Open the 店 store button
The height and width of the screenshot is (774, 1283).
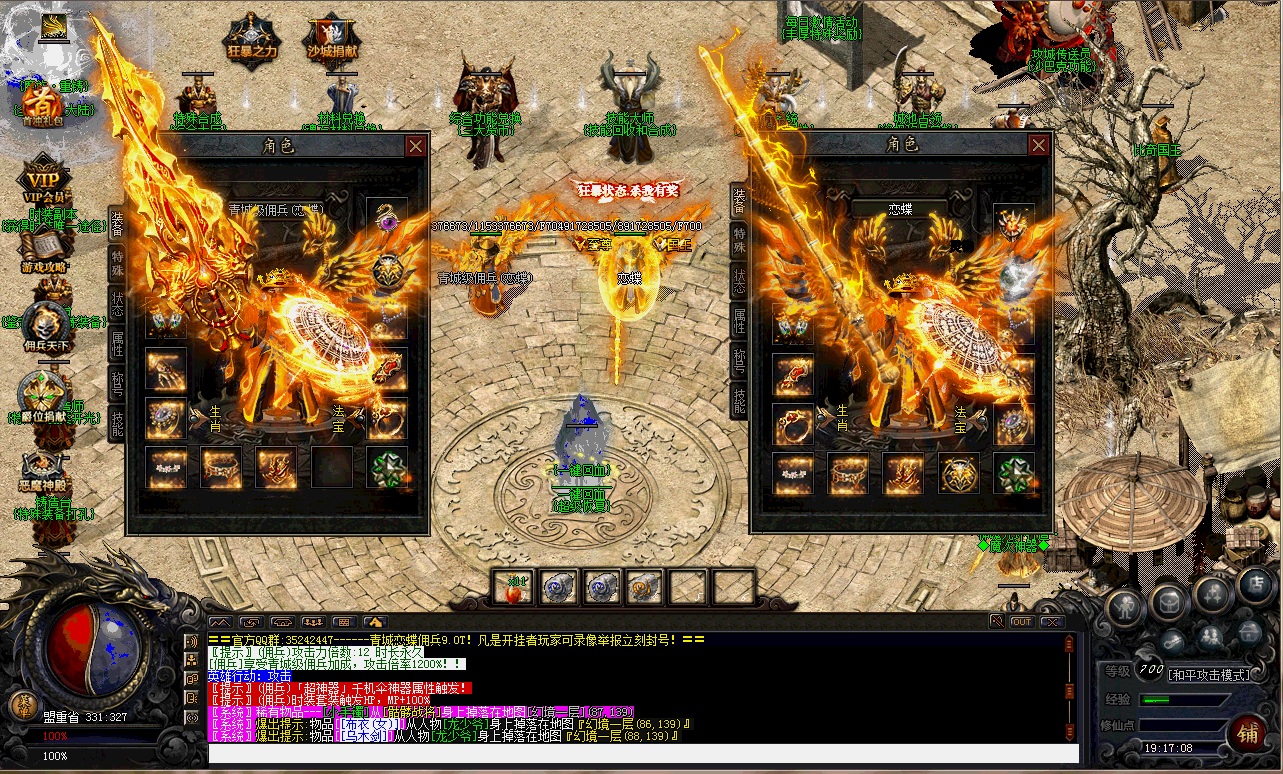[1254, 586]
